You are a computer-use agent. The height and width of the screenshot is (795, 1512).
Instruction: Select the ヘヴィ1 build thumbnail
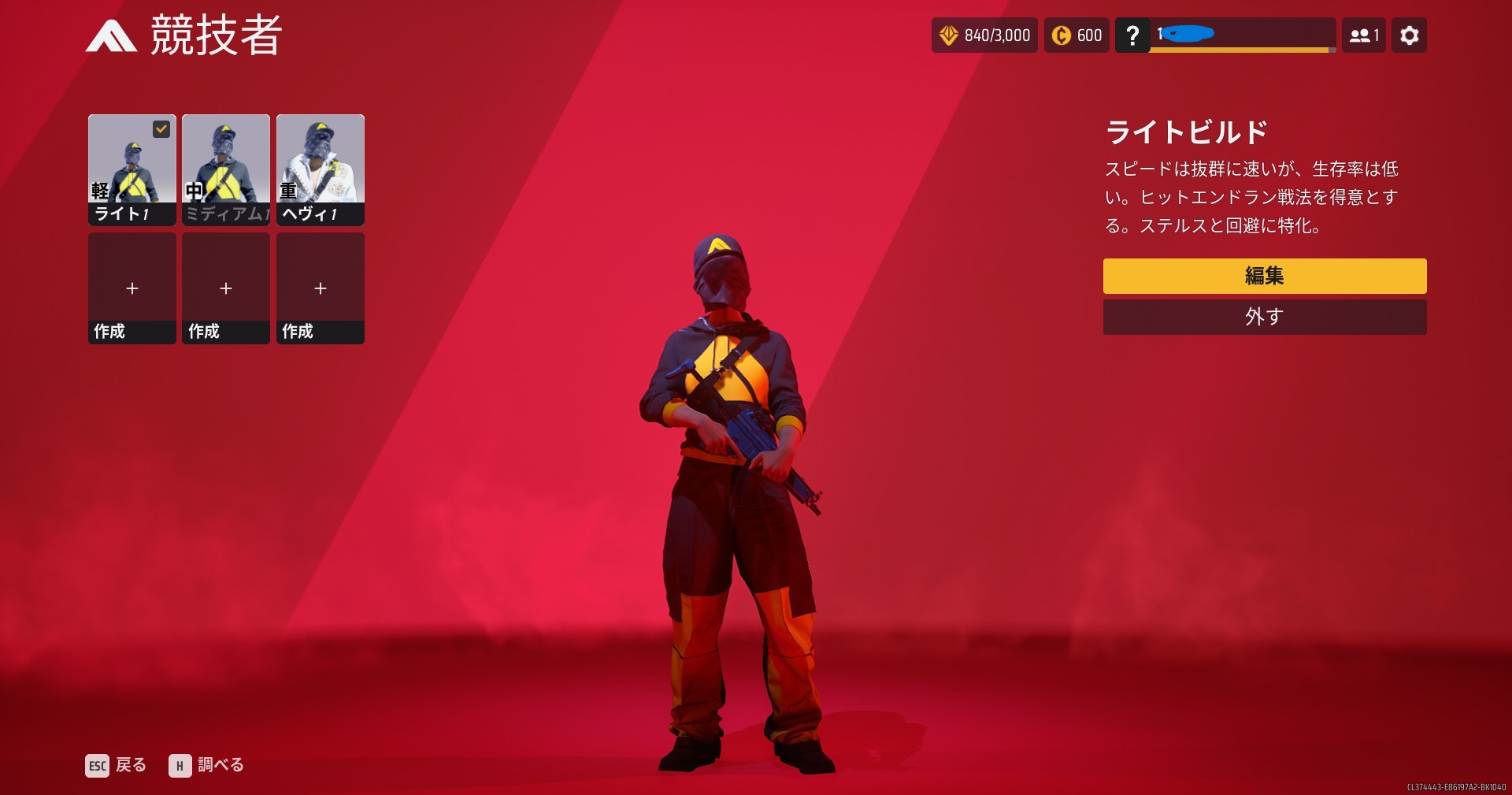tap(320, 162)
